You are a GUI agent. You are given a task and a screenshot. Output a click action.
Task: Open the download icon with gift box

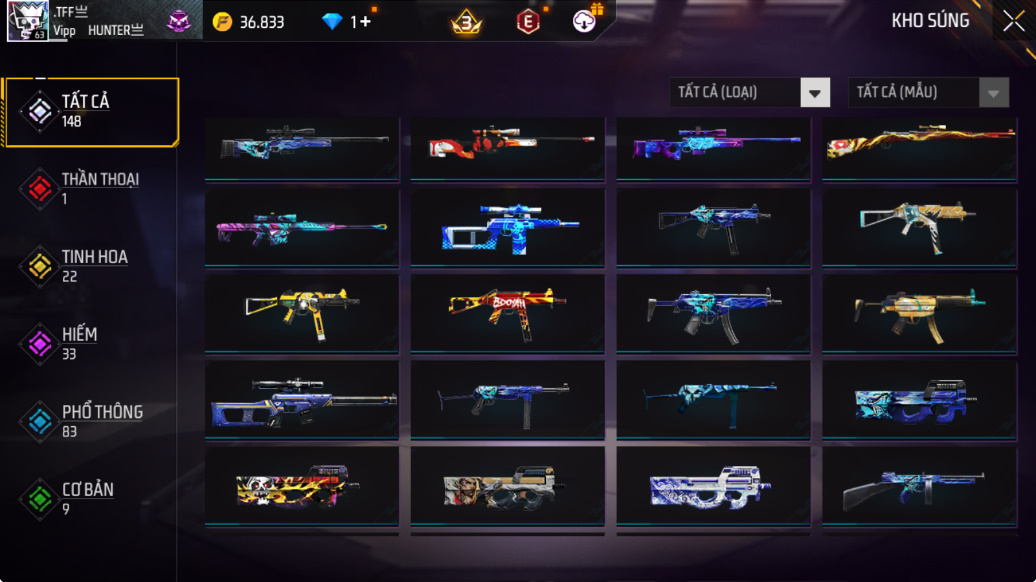click(x=586, y=21)
